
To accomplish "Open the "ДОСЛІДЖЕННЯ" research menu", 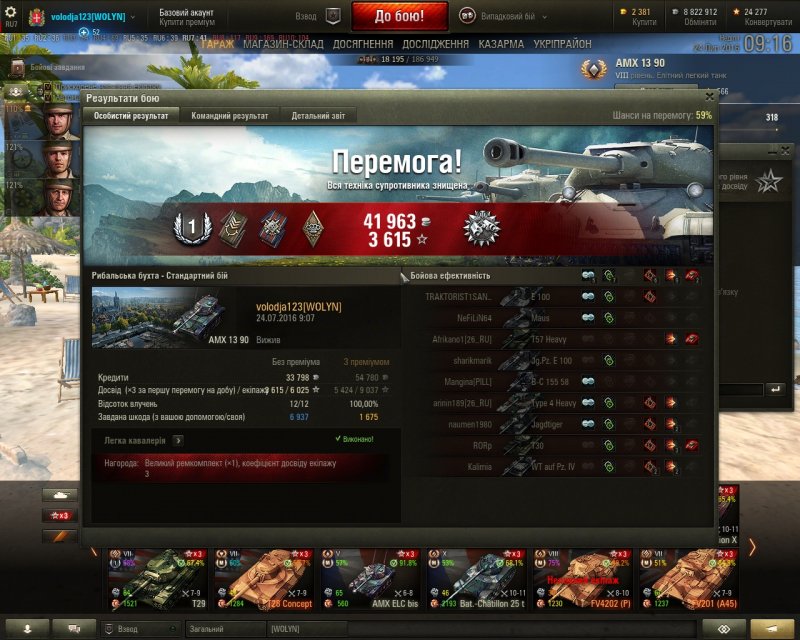I will [435, 44].
